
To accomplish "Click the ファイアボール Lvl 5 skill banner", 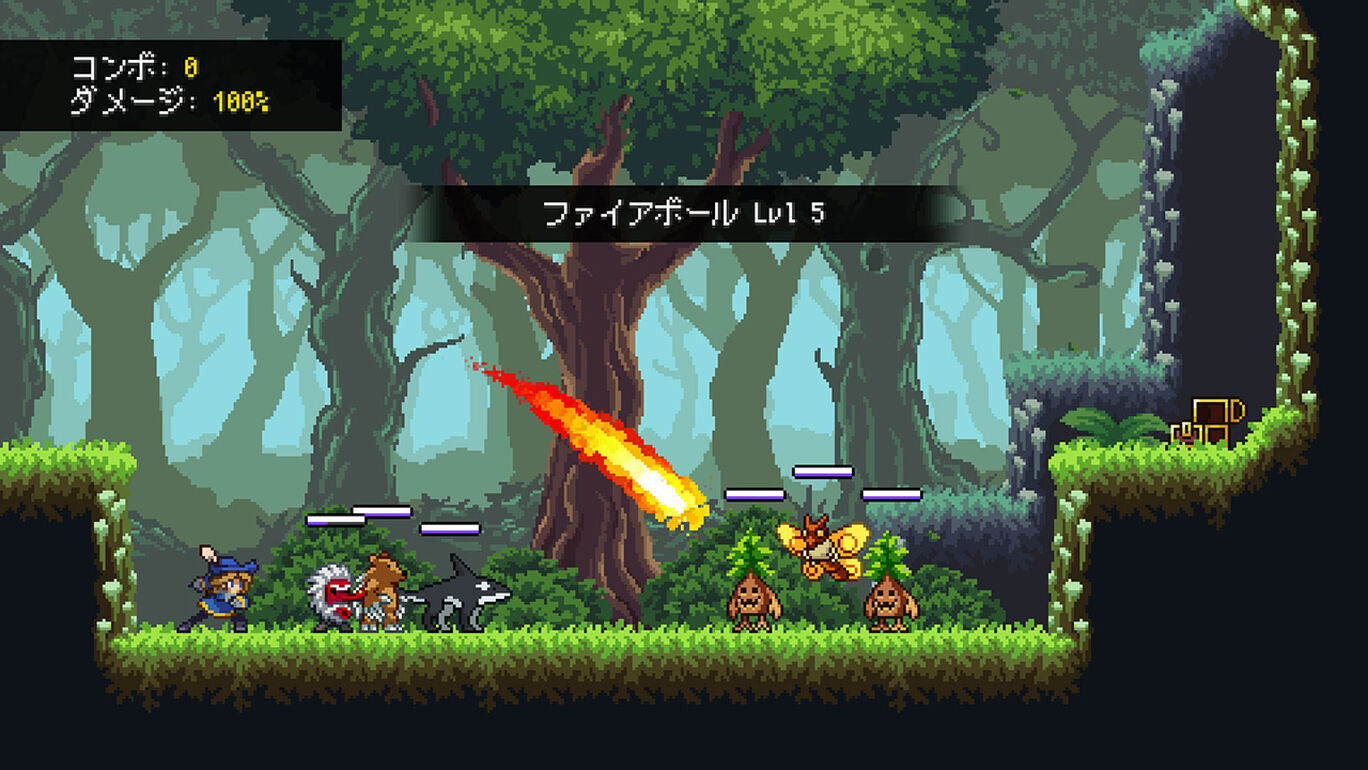I will (x=683, y=213).
